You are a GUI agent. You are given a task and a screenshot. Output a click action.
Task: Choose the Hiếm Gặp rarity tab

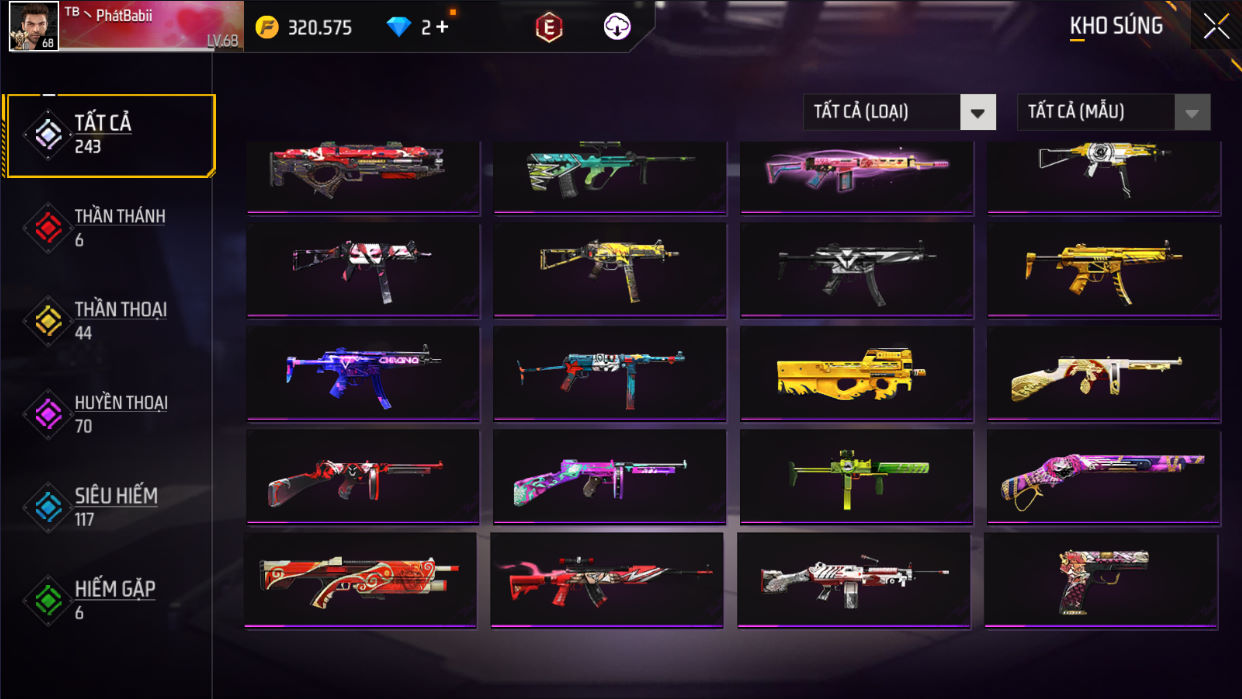coord(110,599)
